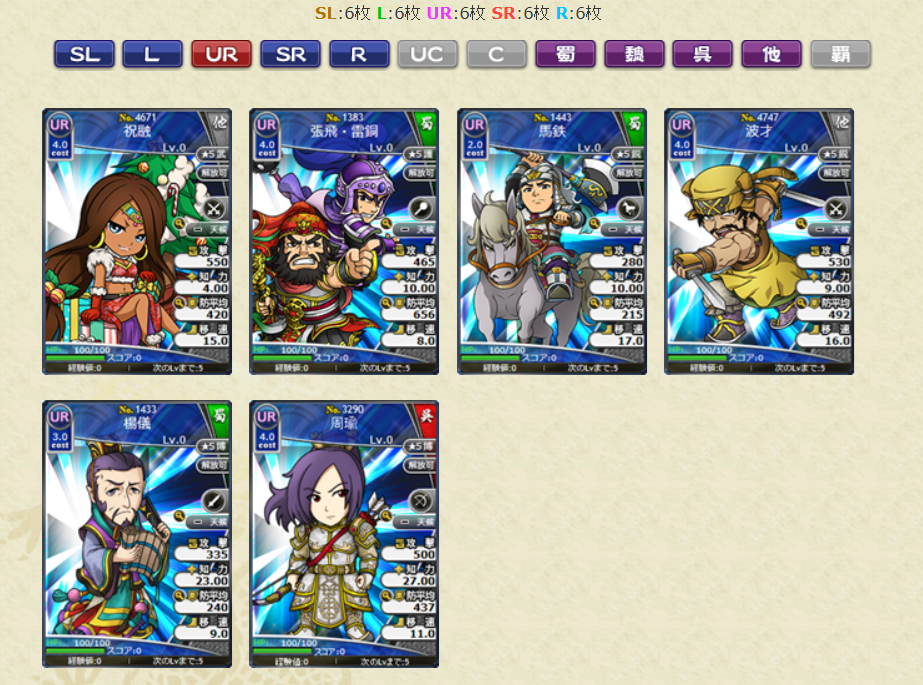Choose the red UR filter button
Image resolution: width=923 pixels, height=685 pixels.
[x=221, y=54]
